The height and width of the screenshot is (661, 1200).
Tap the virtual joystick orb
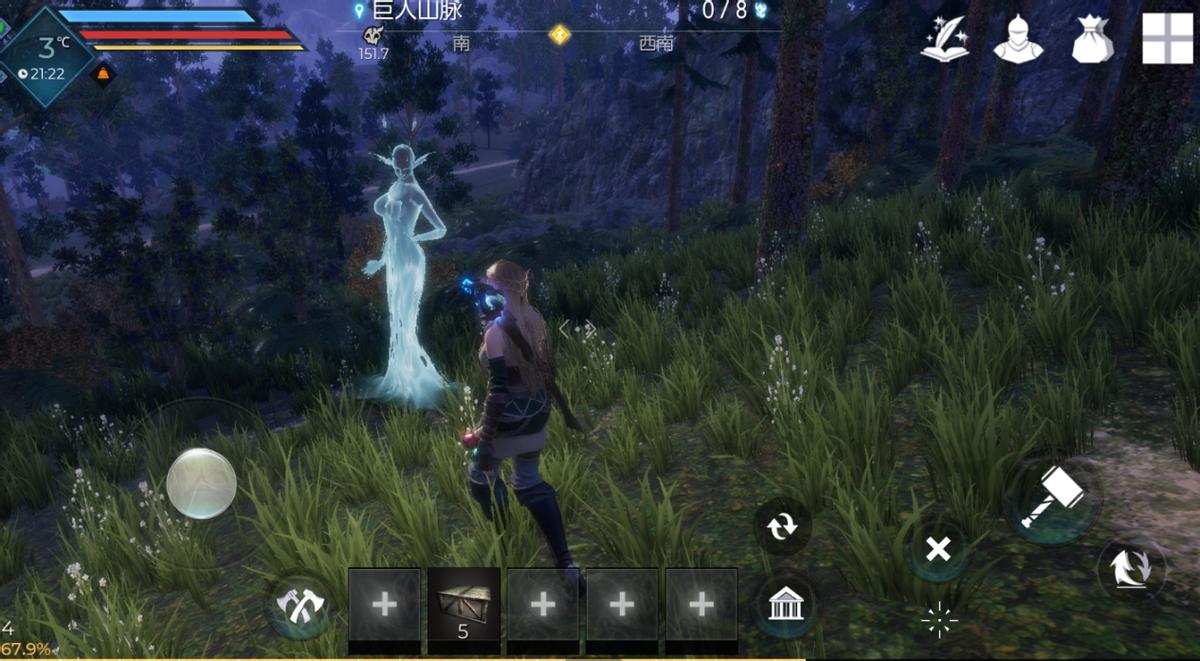[x=201, y=483]
